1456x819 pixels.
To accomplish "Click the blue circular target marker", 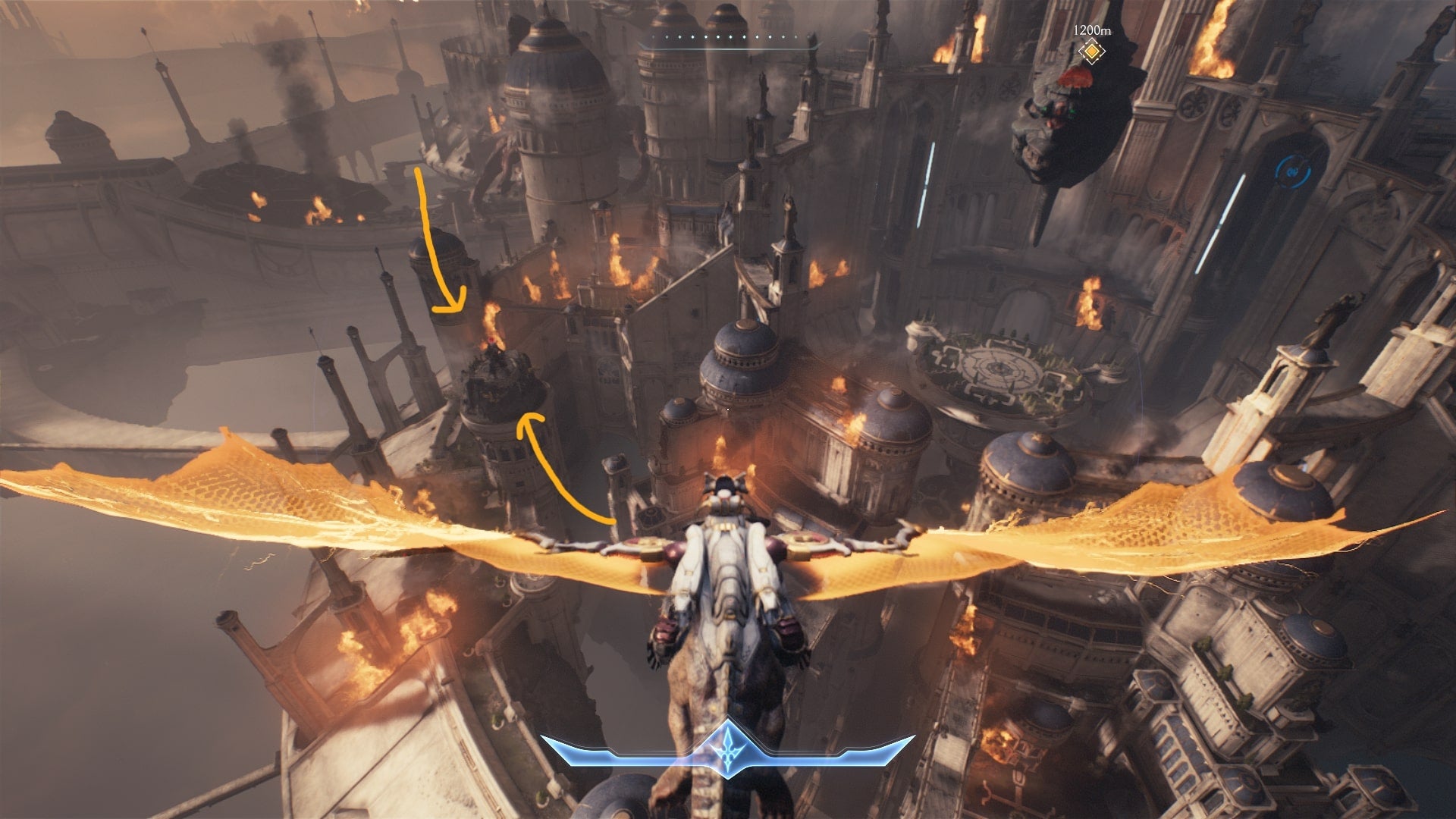I will coord(1288,172).
